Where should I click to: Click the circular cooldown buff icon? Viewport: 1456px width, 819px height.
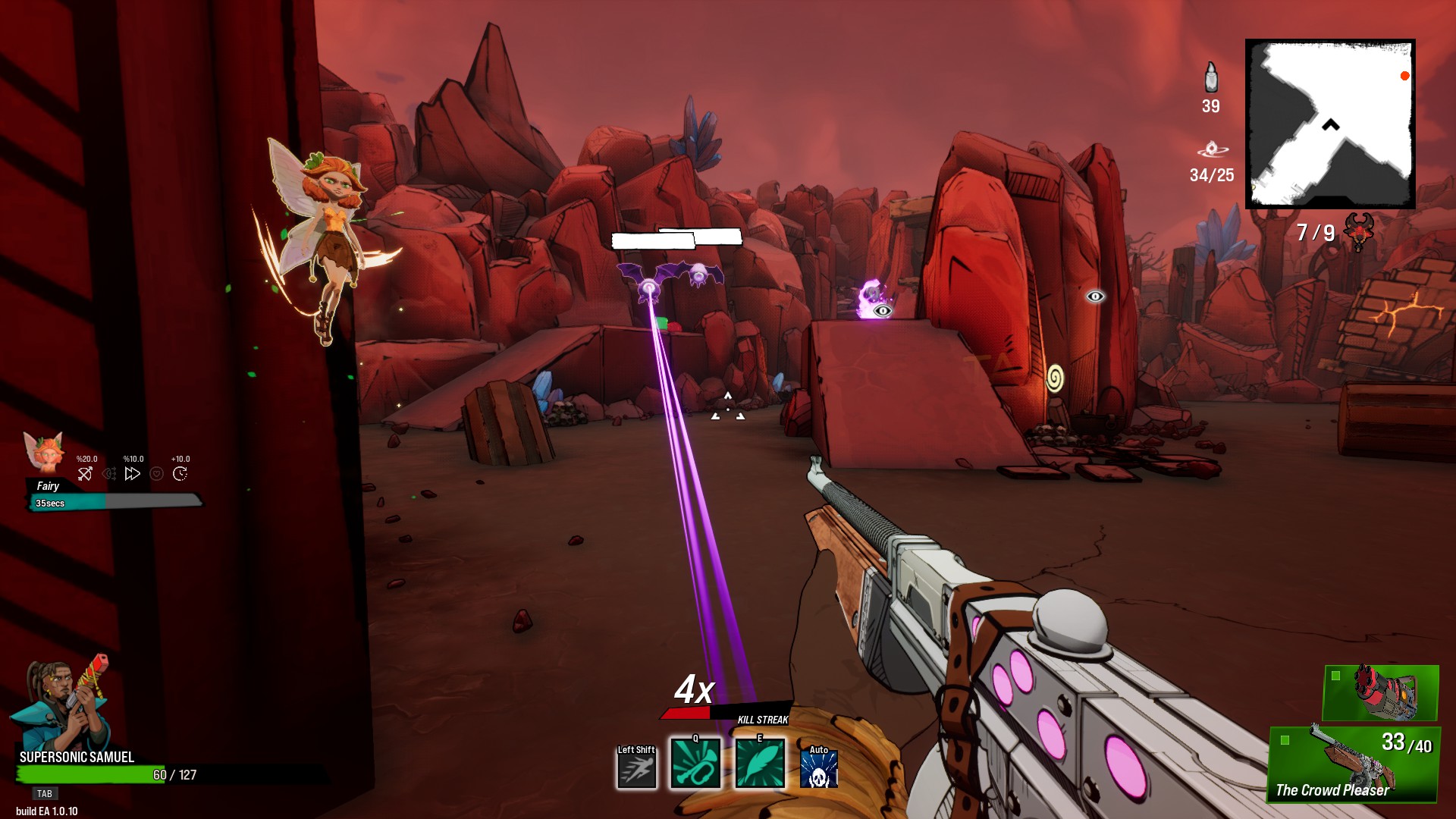[180, 474]
